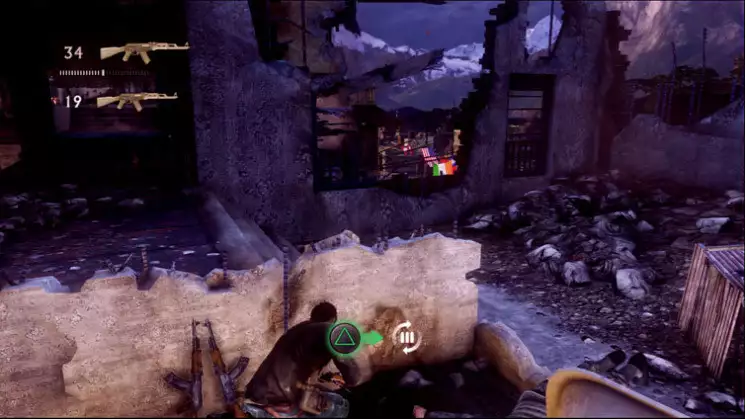Select the top rifle icon with 34 rounds
The height and width of the screenshot is (419, 745).
click(144, 52)
